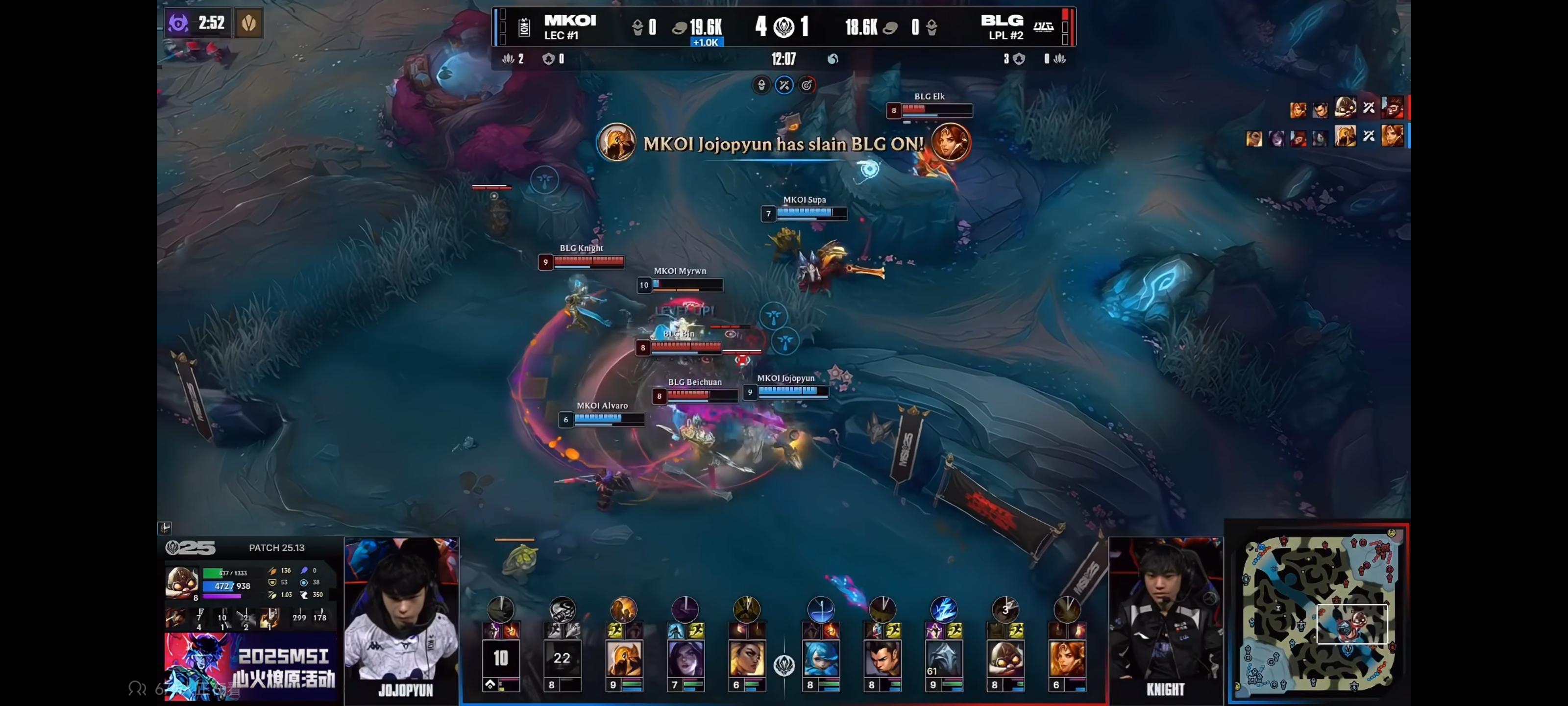Select the red-haired champion portrait in bottom bar

tap(1066, 659)
